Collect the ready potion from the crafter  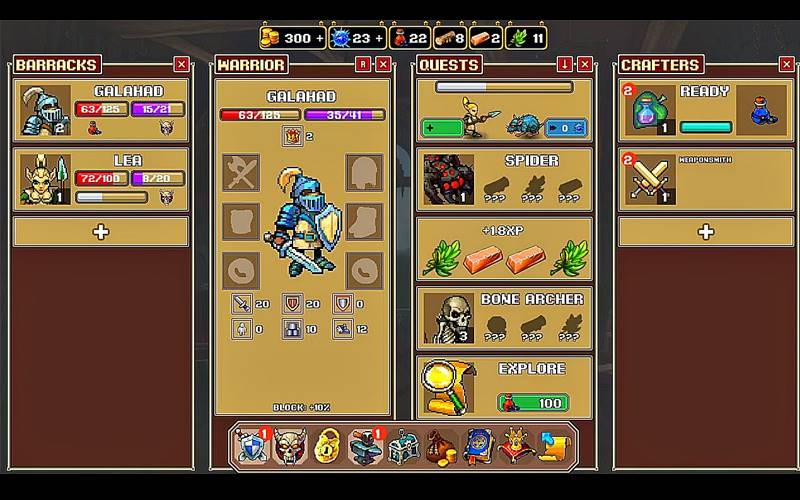pos(705,112)
